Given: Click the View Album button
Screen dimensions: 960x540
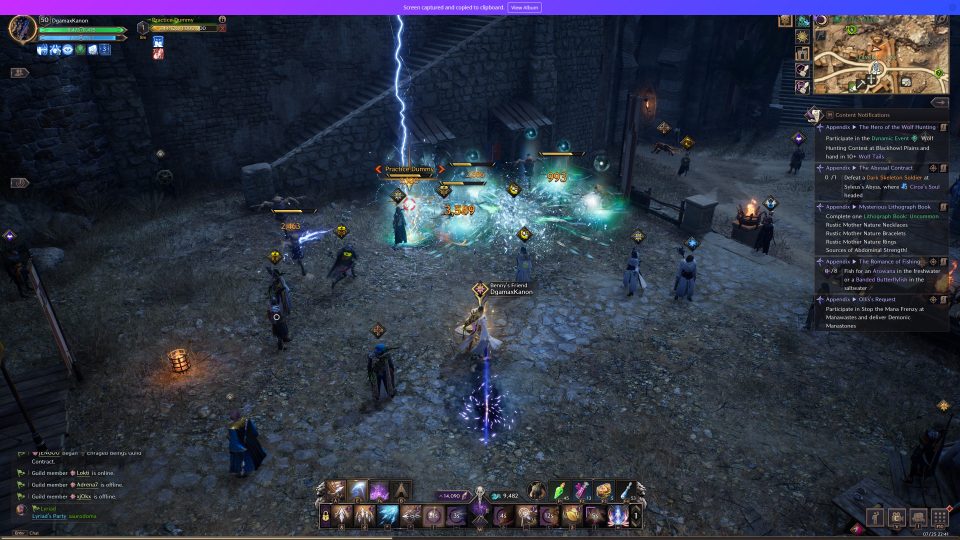Looking at the screenshot, I should pyautogui.click(x=524, y=7).
